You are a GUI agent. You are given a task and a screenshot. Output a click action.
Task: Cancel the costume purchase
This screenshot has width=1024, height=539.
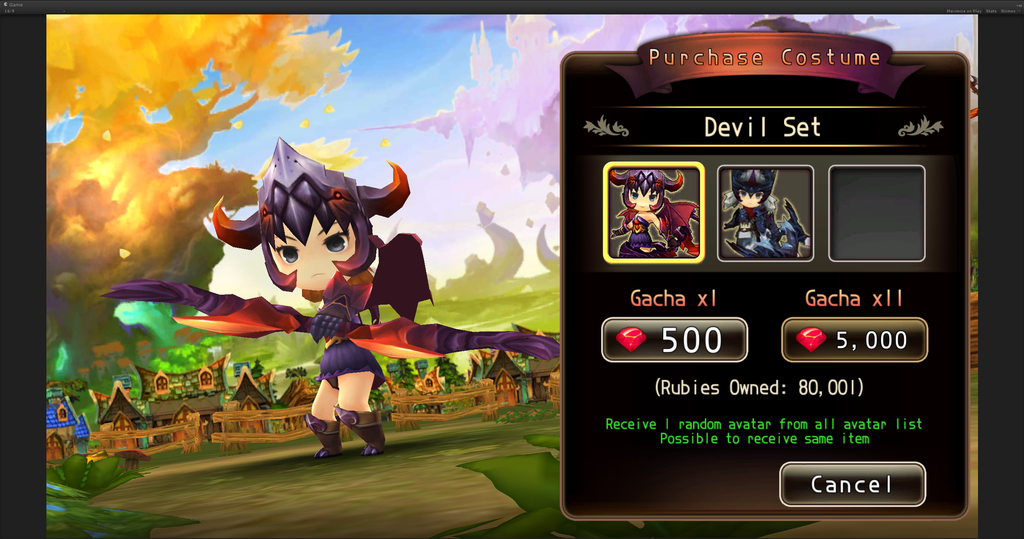[x=852, y=485]
